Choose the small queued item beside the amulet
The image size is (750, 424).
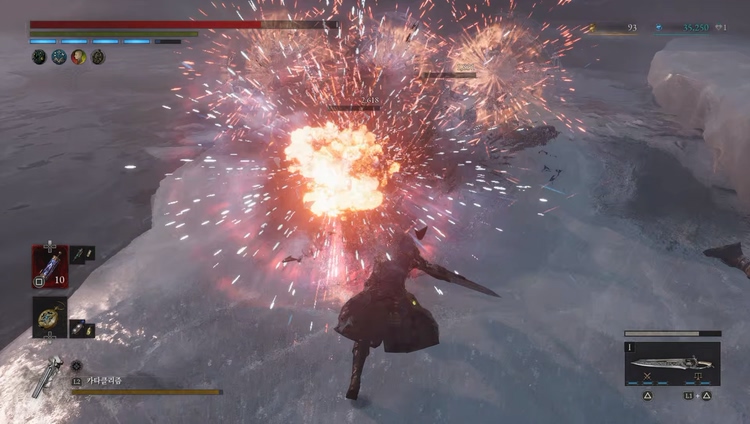pyautogui.click(x=82, y=328)
